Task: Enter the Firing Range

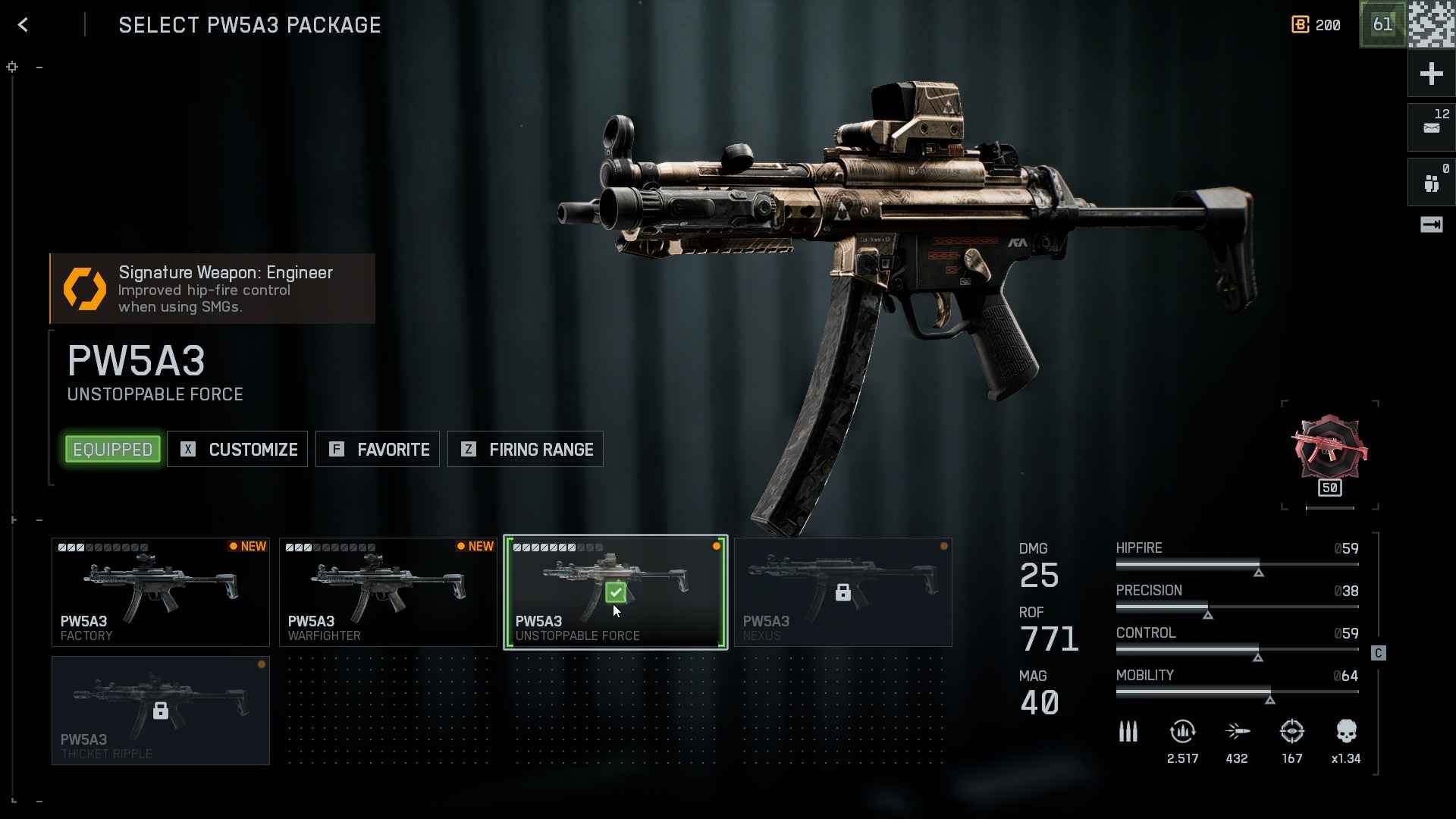Action: coord(526,450)
